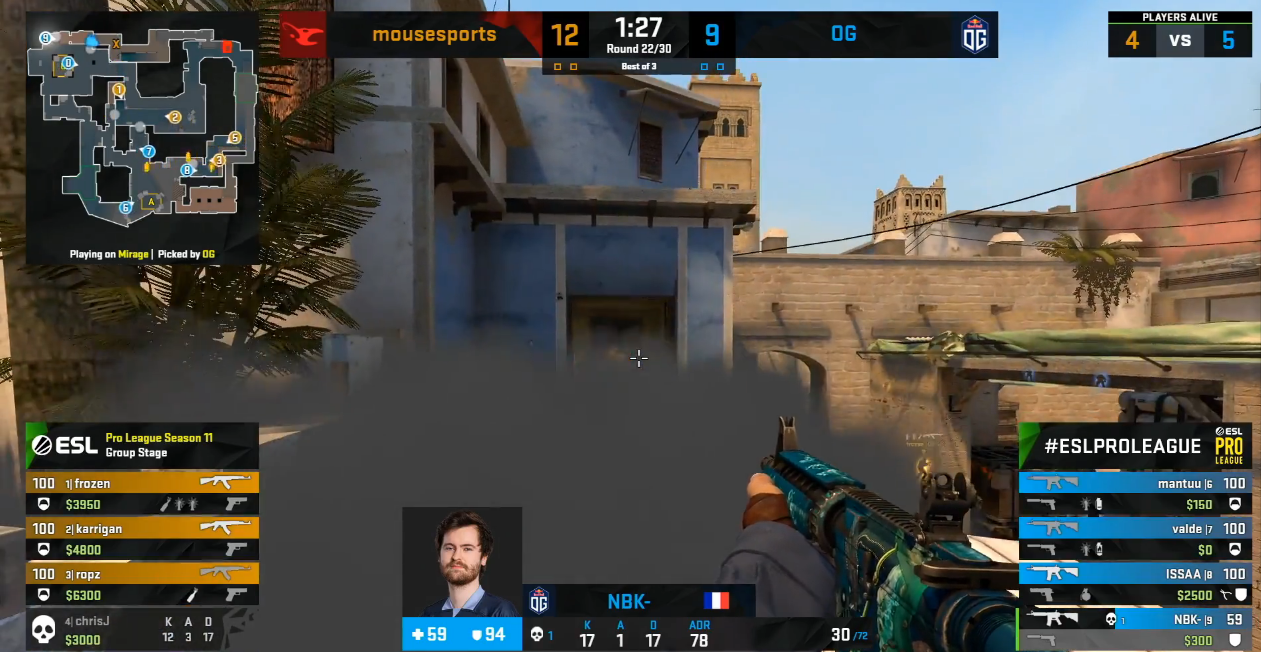The image size is (1261, 652).
Task: Select the A bombsite marker on minimap
Action: pos(151,201)
